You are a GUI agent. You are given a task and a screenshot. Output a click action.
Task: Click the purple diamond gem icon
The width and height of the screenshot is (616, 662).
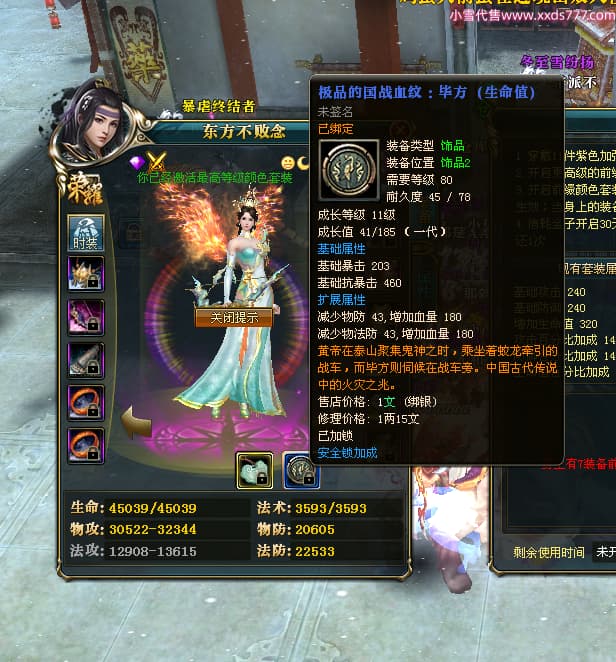coord(138,162)
